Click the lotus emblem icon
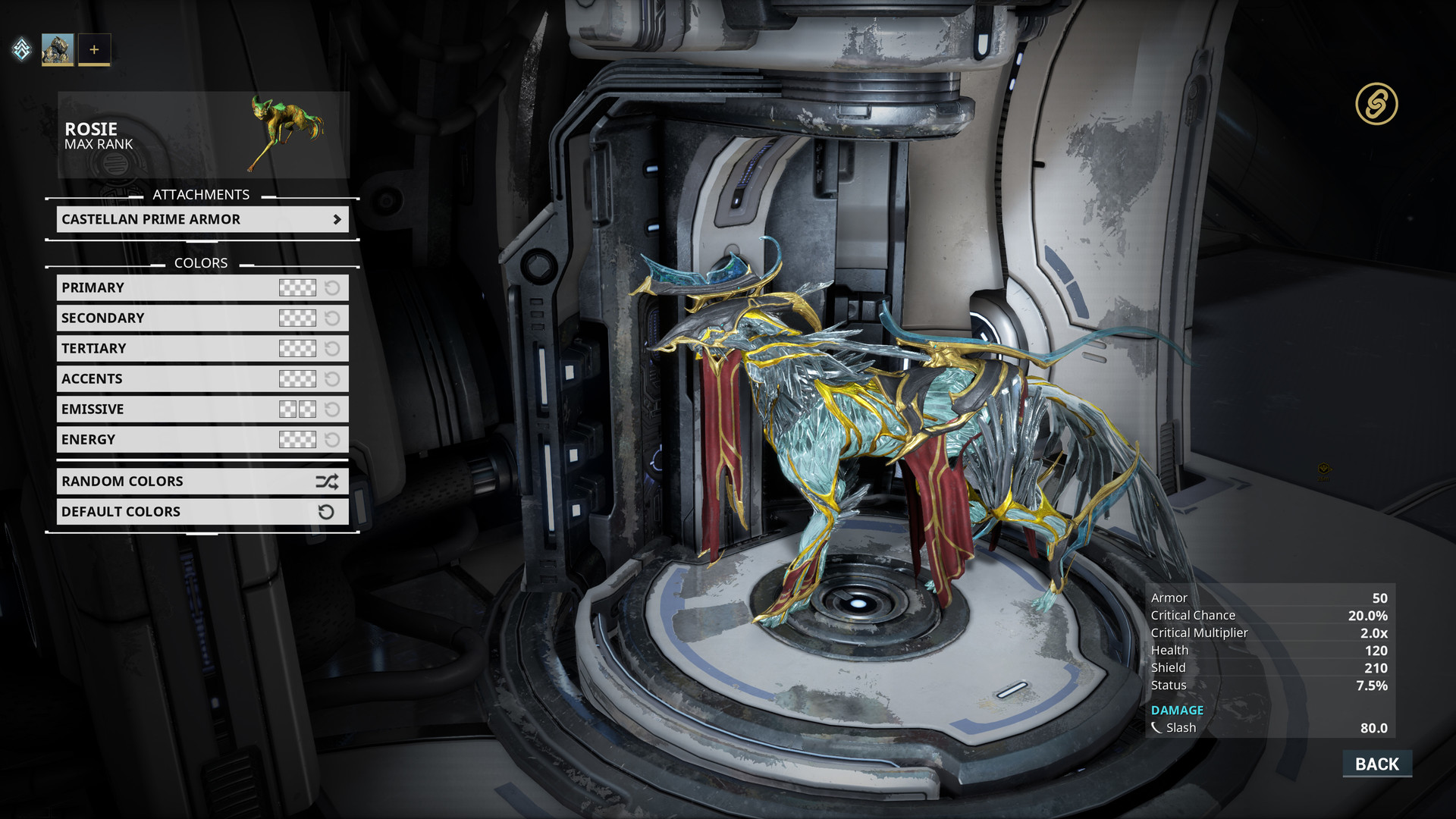 point(22,50)
